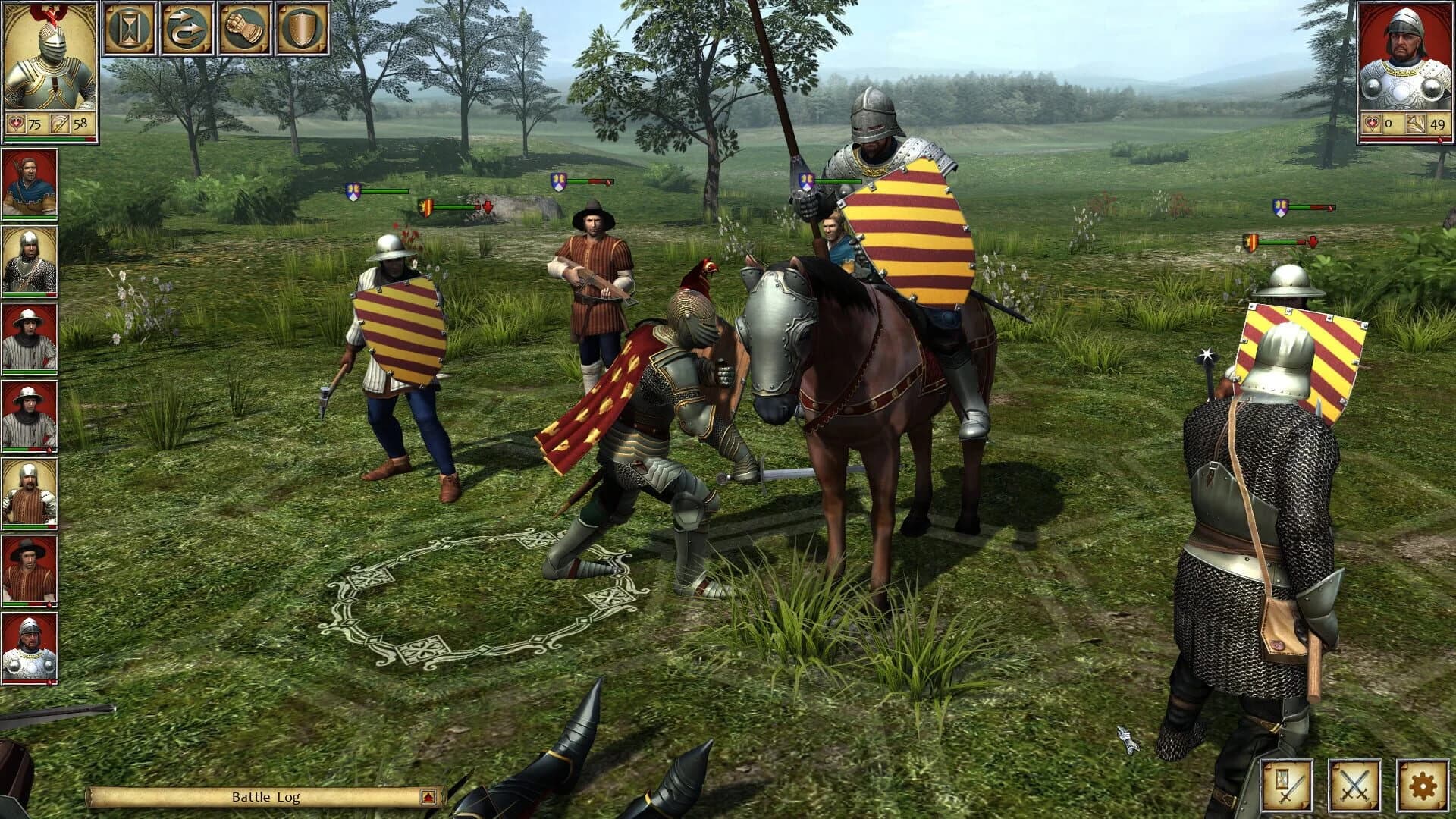Click the red arrow on Battle Log bar
The image size is (1456, 819).
coord(428,797)
